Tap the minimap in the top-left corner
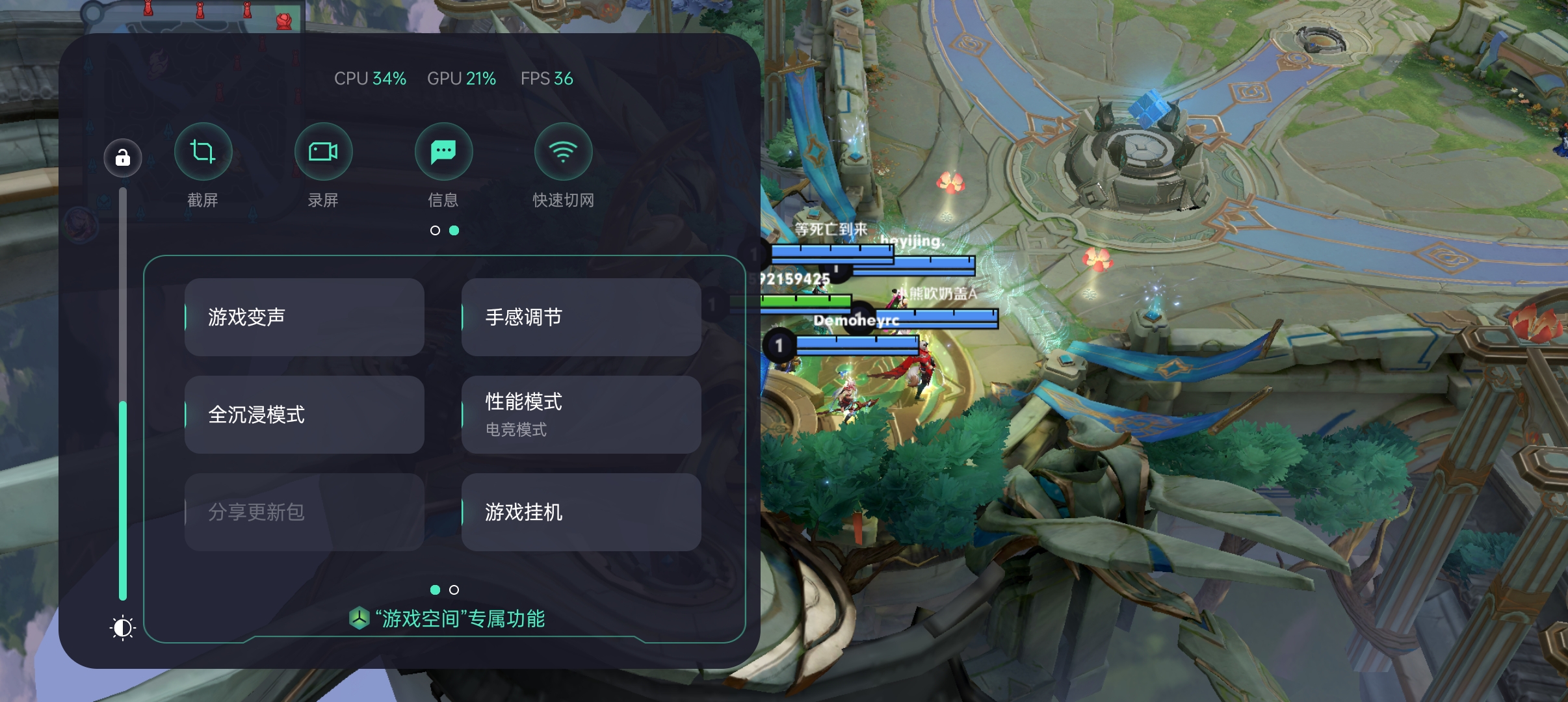Screen dimensions: 1568x702 pos(195,16)
